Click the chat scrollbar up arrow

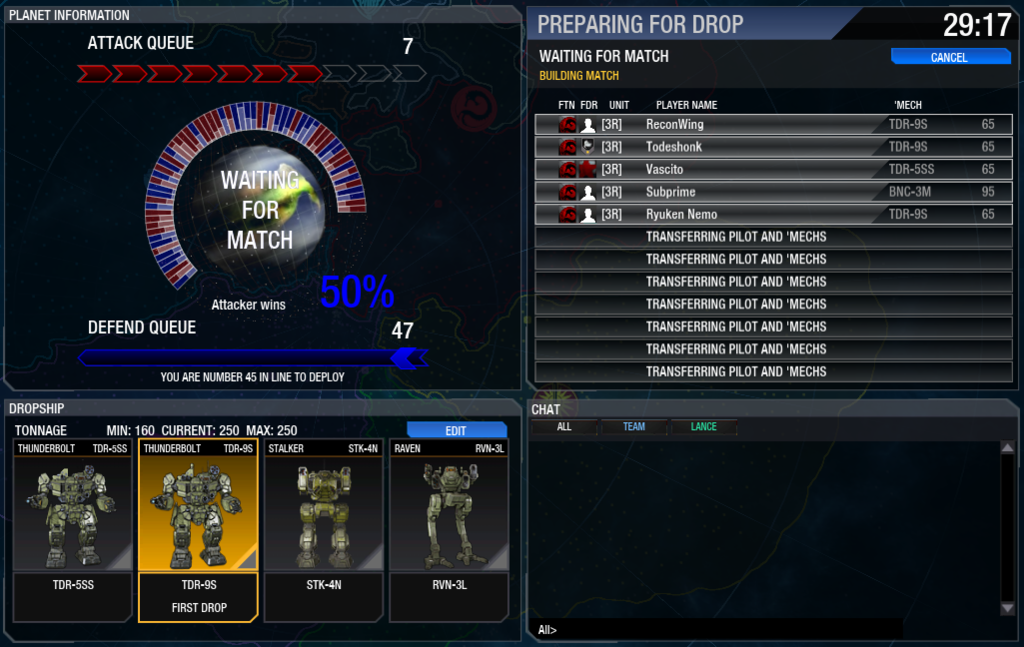coord(1007,448)
